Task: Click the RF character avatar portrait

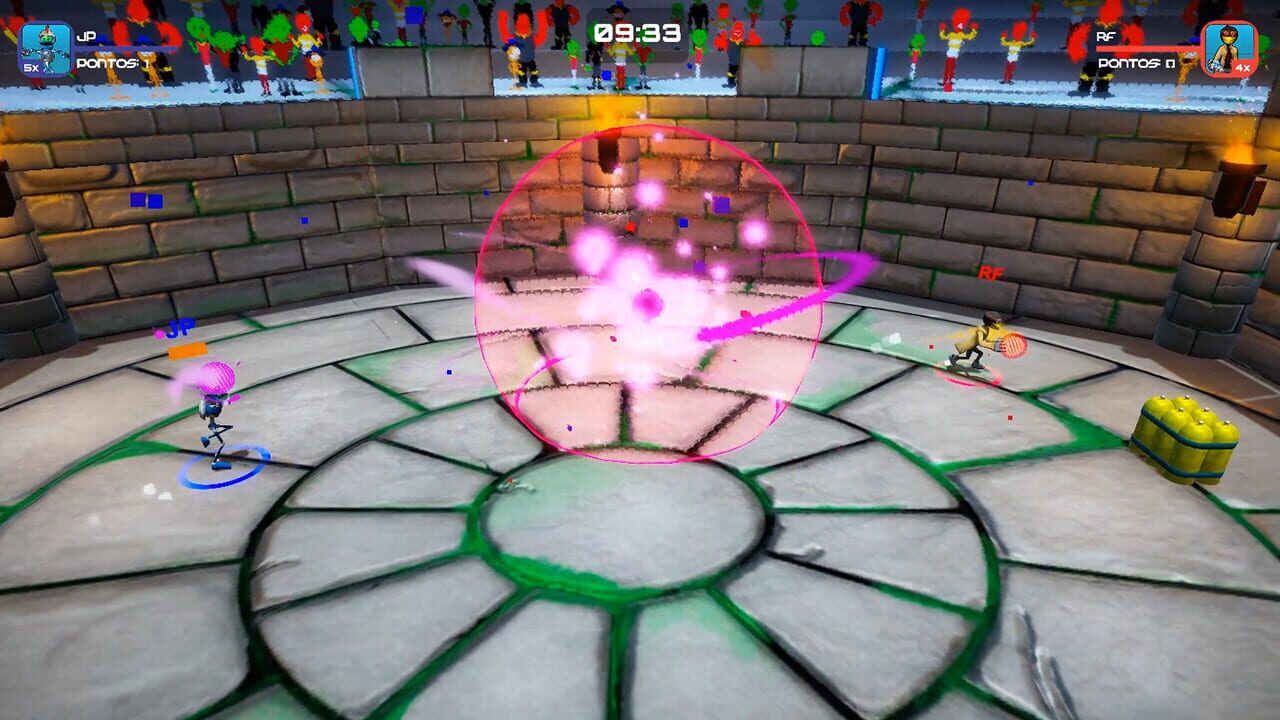Action: pyautogui.click(x=1230, y=47)
